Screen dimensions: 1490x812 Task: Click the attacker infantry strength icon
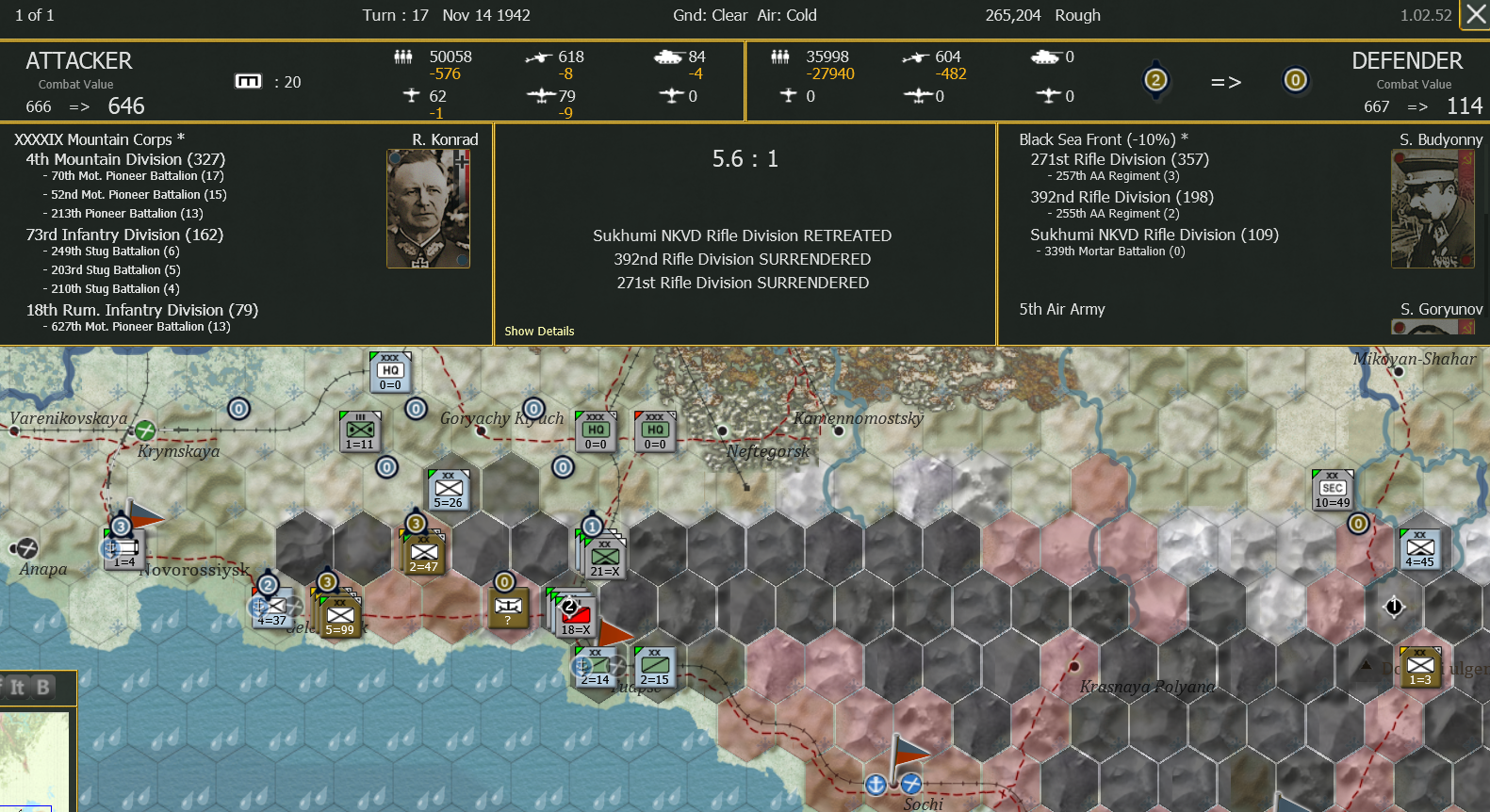point(402,57)
